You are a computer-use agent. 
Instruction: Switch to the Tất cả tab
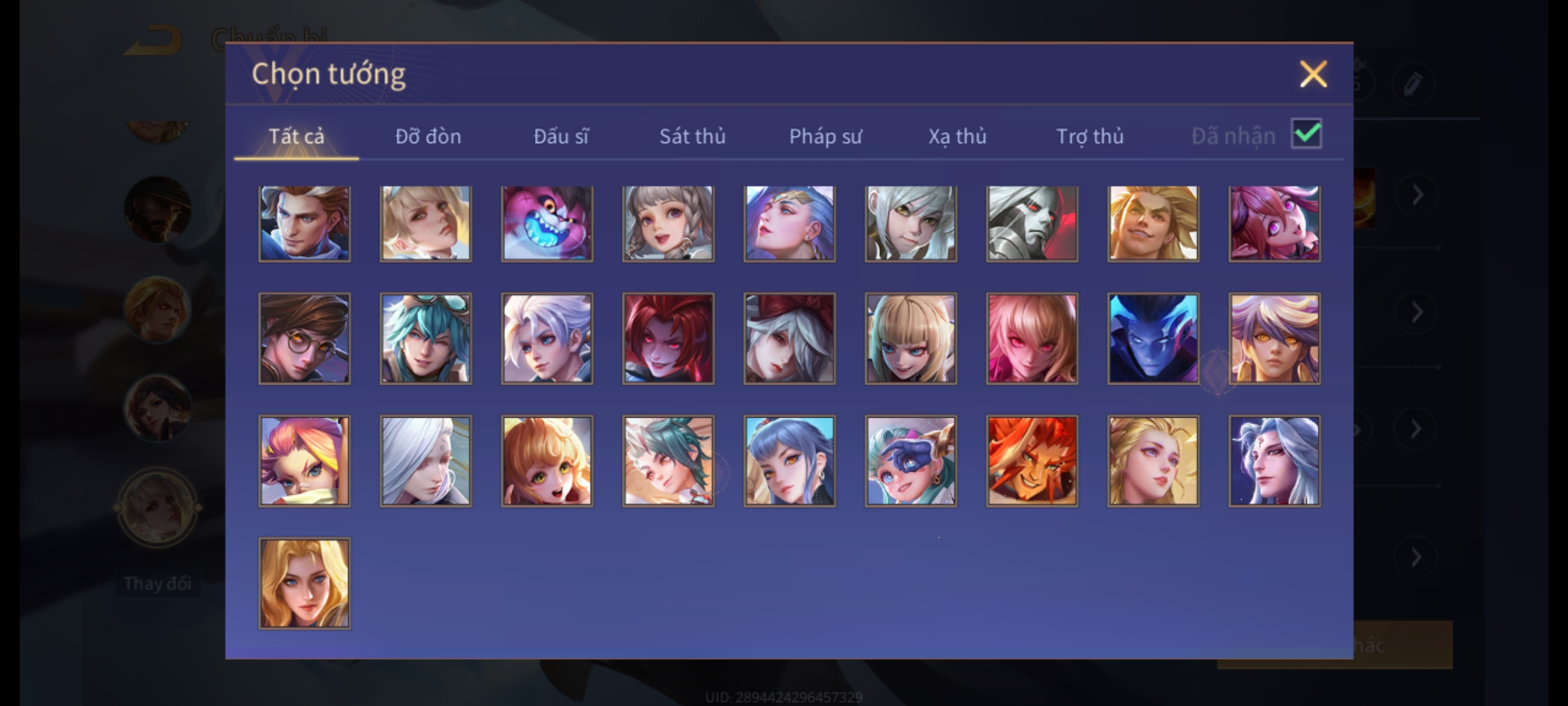[x=296, y=136]
